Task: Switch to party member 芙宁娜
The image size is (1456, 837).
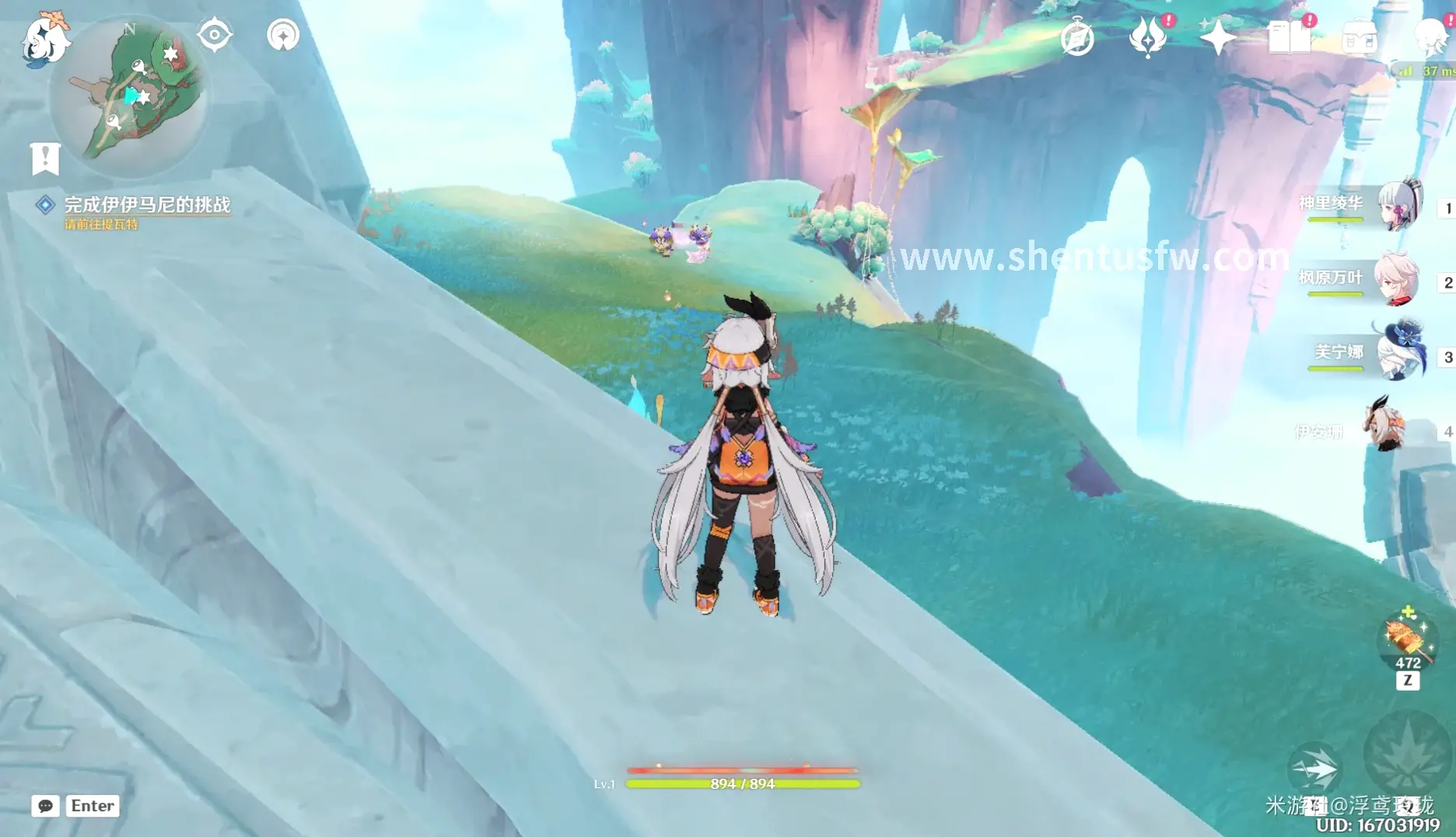Action: [1400, 353]
